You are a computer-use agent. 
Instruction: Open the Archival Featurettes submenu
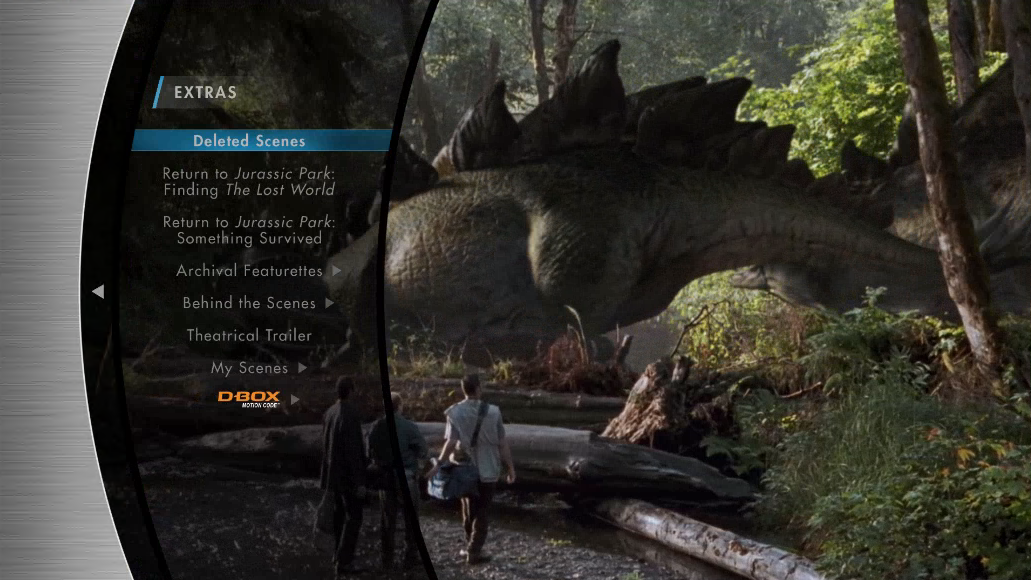point(250,271)
